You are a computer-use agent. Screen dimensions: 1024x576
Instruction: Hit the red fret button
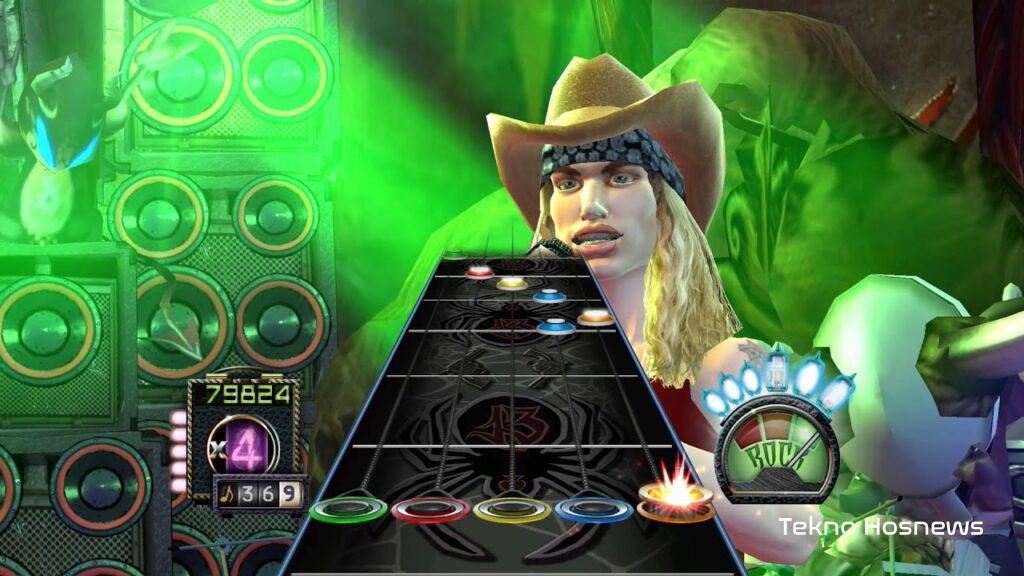(x=430, y=510)
